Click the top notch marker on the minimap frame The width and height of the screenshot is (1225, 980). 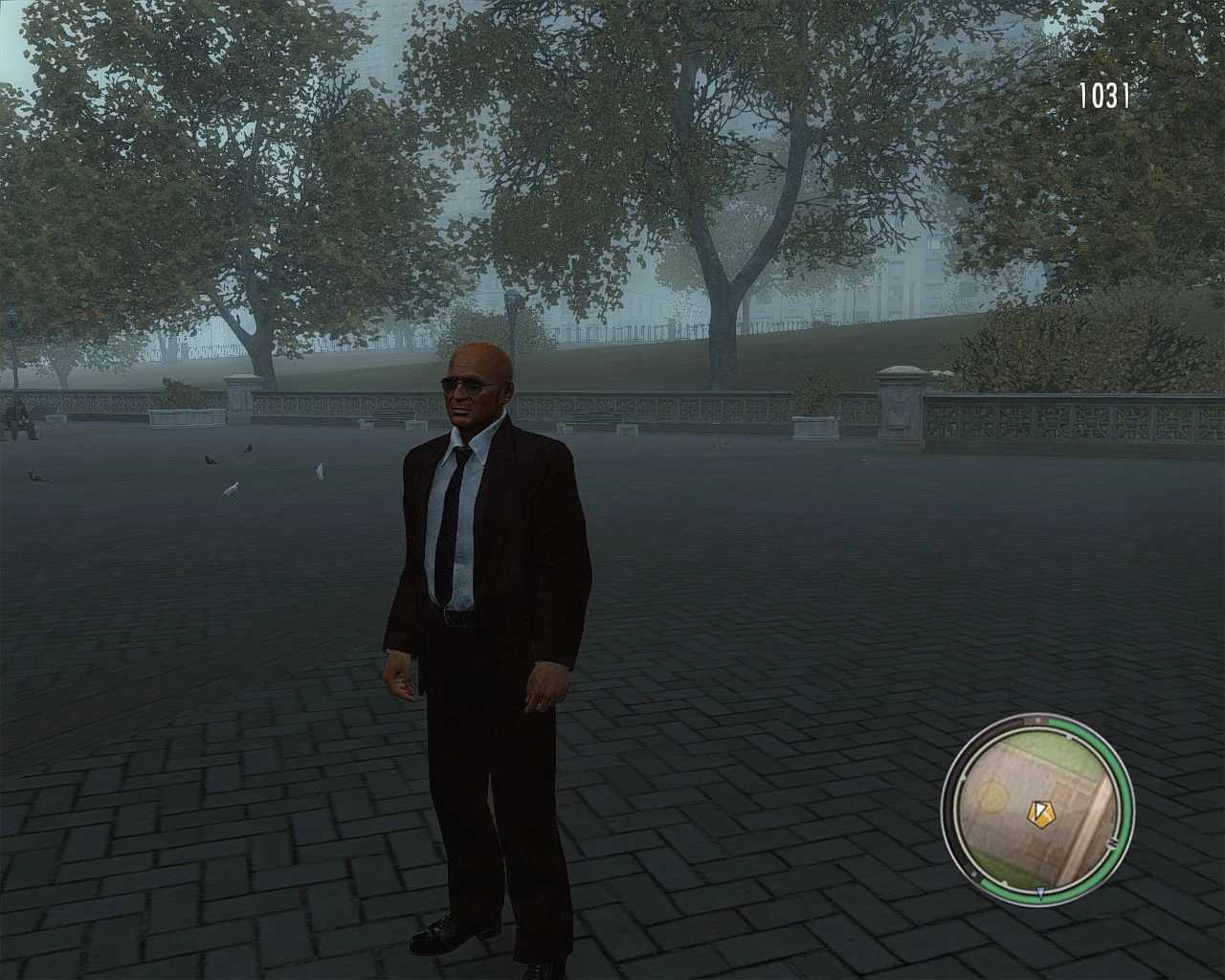pos(1038,721)
